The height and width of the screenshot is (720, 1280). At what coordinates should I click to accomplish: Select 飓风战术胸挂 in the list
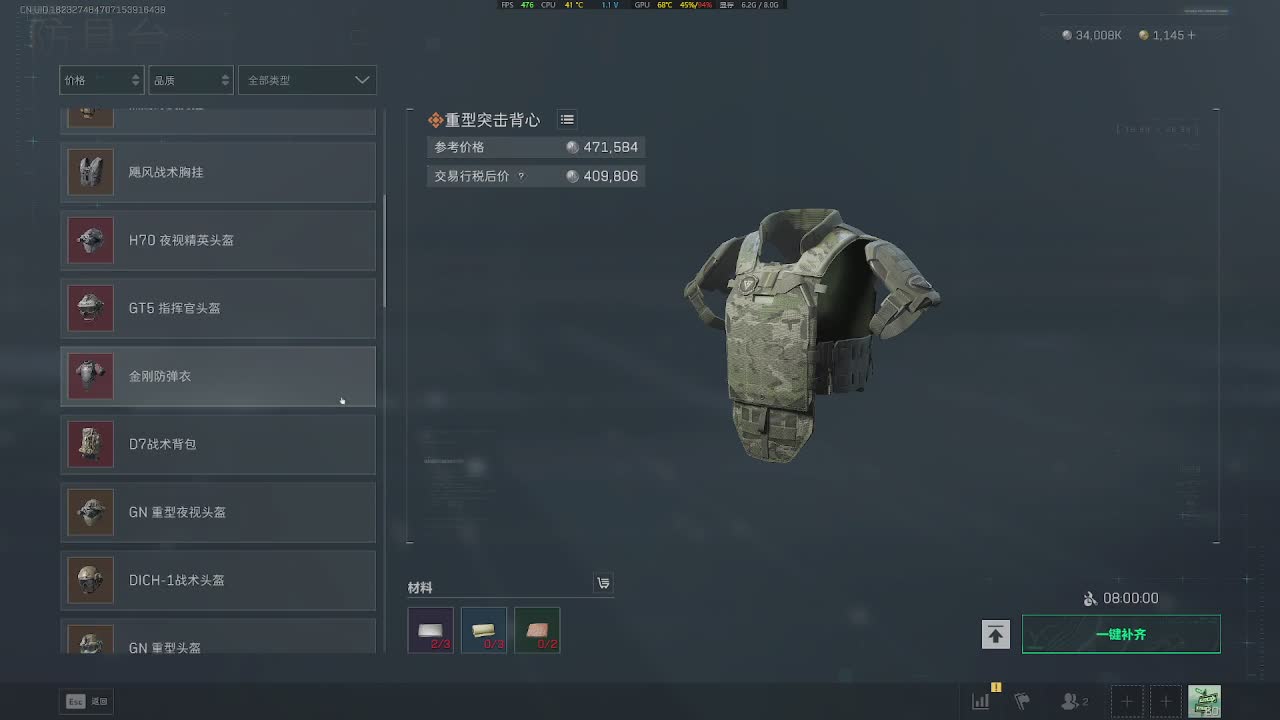(218, 172)
